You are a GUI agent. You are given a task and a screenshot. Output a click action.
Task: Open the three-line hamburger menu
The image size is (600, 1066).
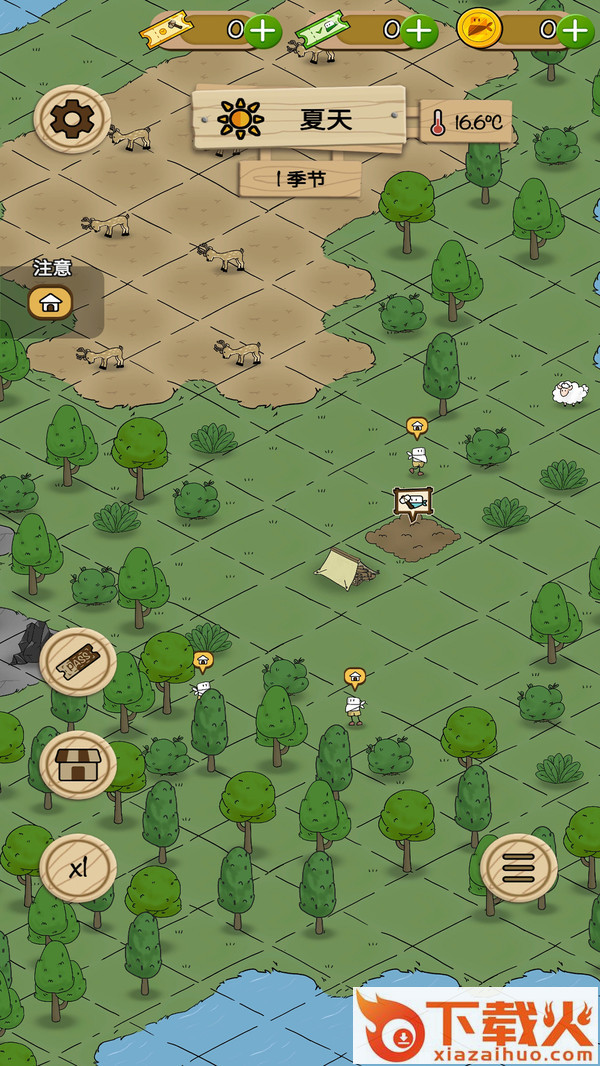click(x=518, y=869)
